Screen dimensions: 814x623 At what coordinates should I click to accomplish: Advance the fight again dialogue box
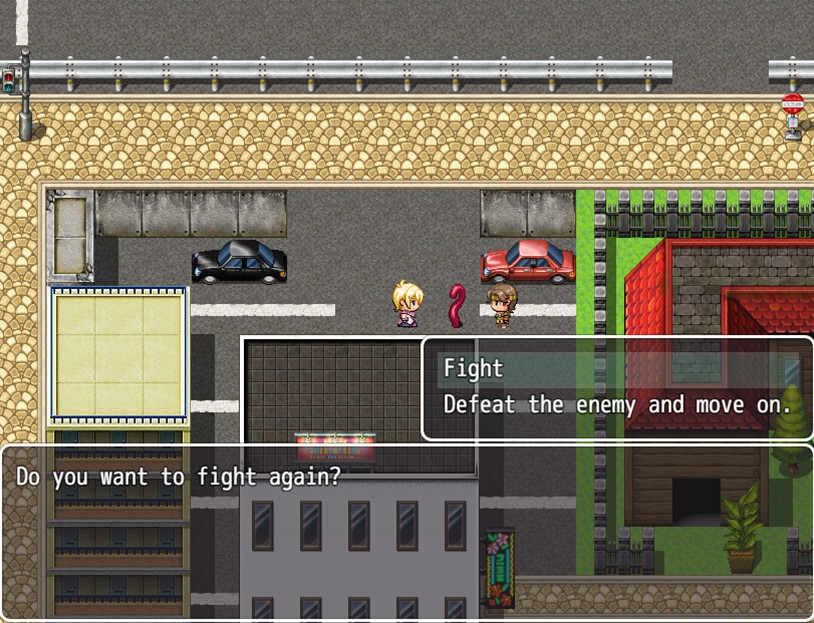pyautogui.click(x=406, y=531)
